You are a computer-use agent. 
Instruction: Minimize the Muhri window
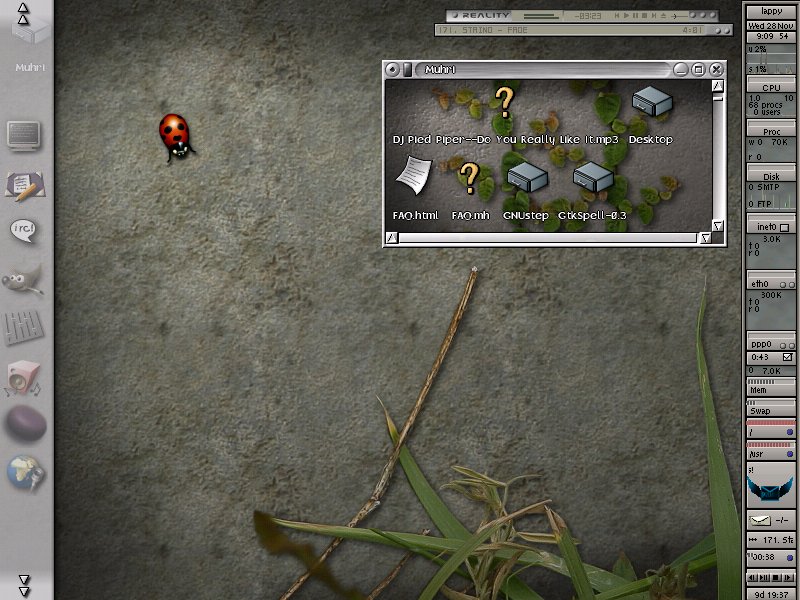[x=680, y=69]
